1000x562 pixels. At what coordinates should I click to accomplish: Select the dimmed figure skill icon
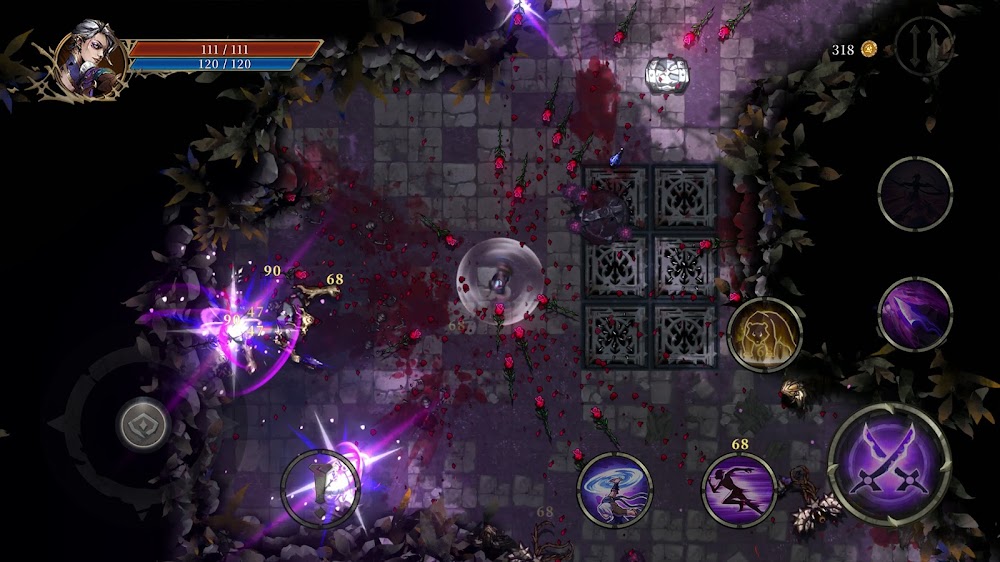click(x=915, y=194)
